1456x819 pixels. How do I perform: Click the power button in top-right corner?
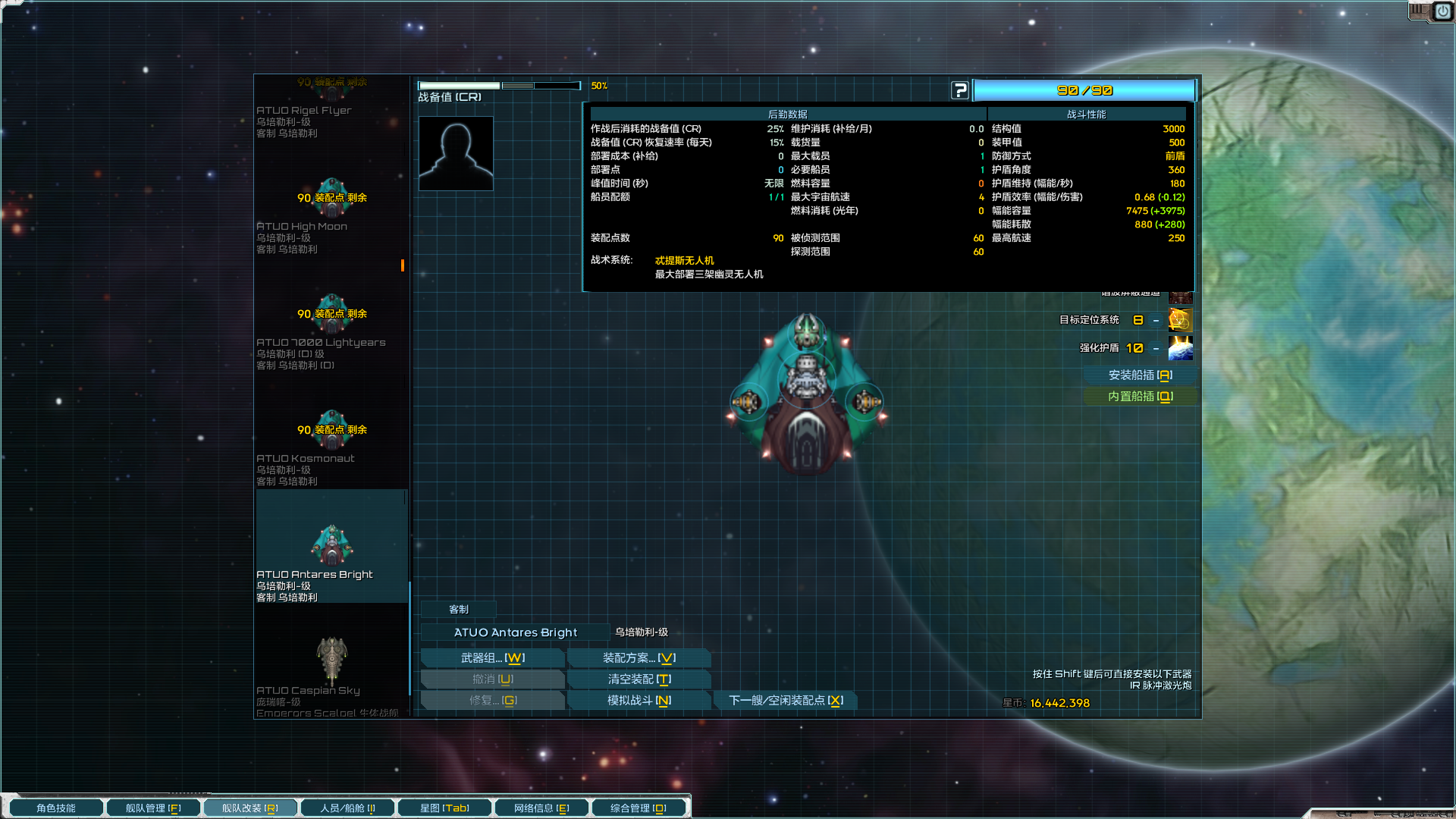tap(1442, 11)
